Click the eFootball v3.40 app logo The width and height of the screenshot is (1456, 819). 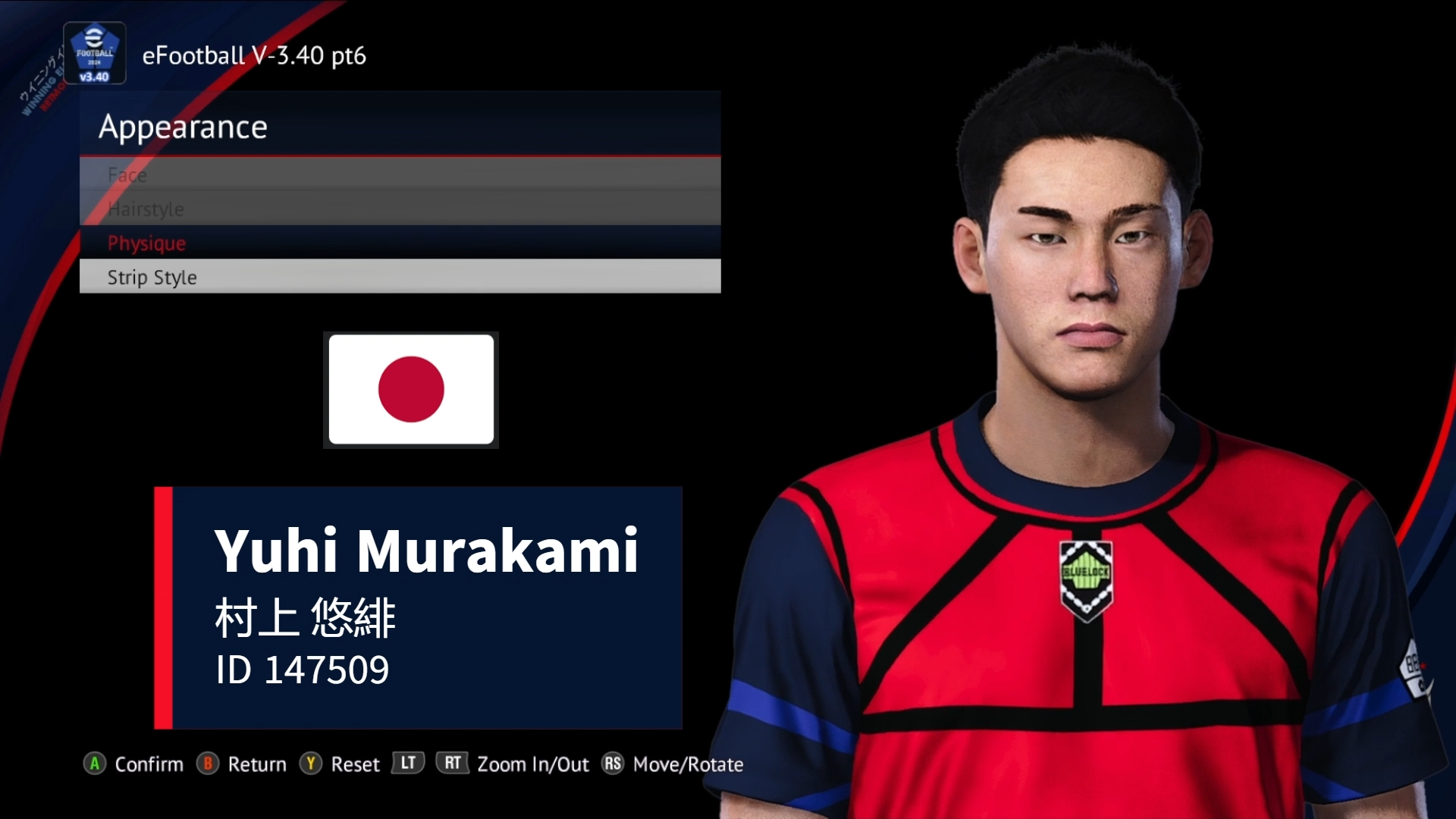[94, 52]
